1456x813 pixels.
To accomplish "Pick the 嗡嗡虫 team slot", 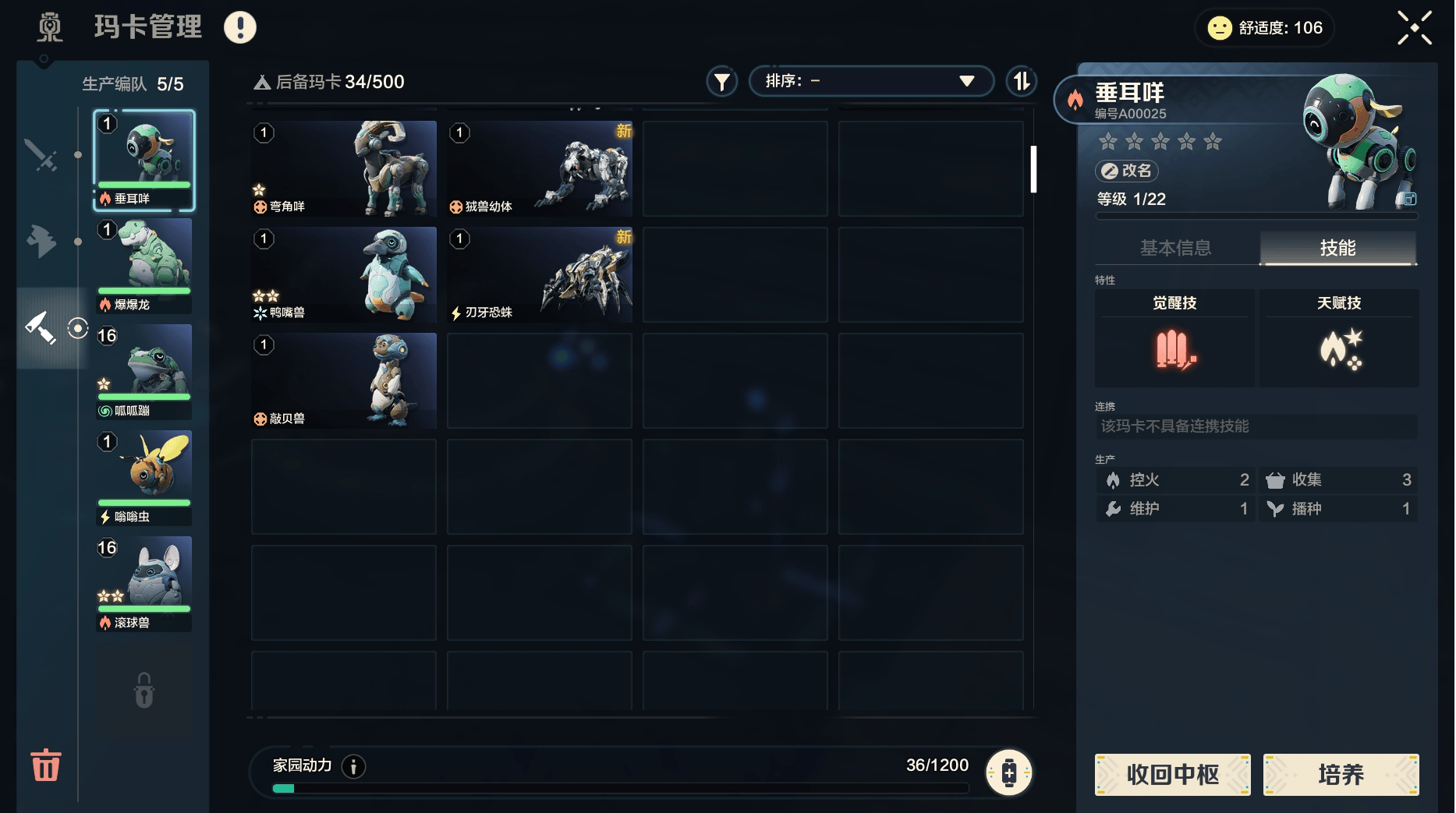I will pyautogui.click(x=144, y=478).
